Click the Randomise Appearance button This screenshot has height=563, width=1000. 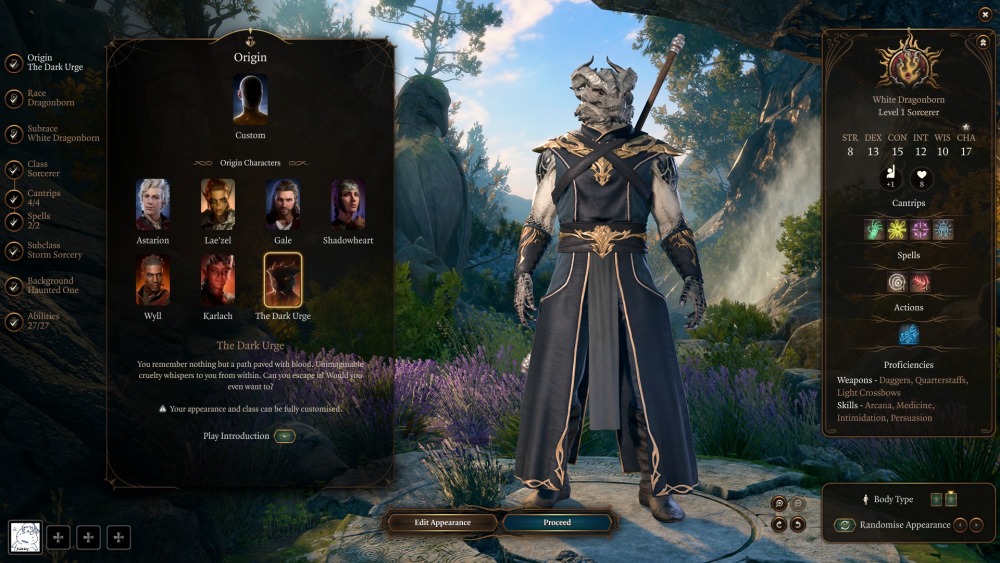(845, 525)
